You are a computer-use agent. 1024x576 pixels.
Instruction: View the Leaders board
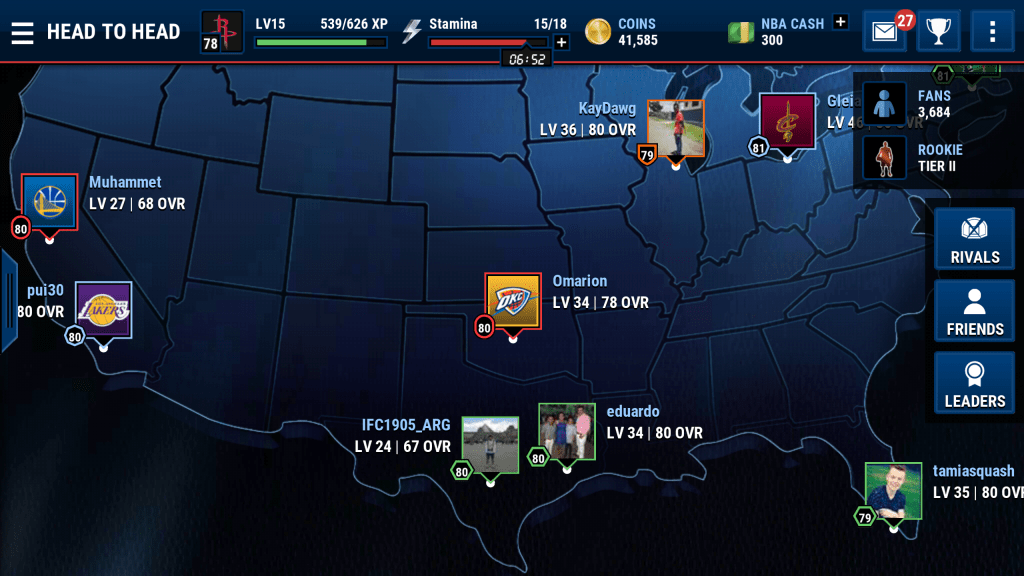point(974,384)
